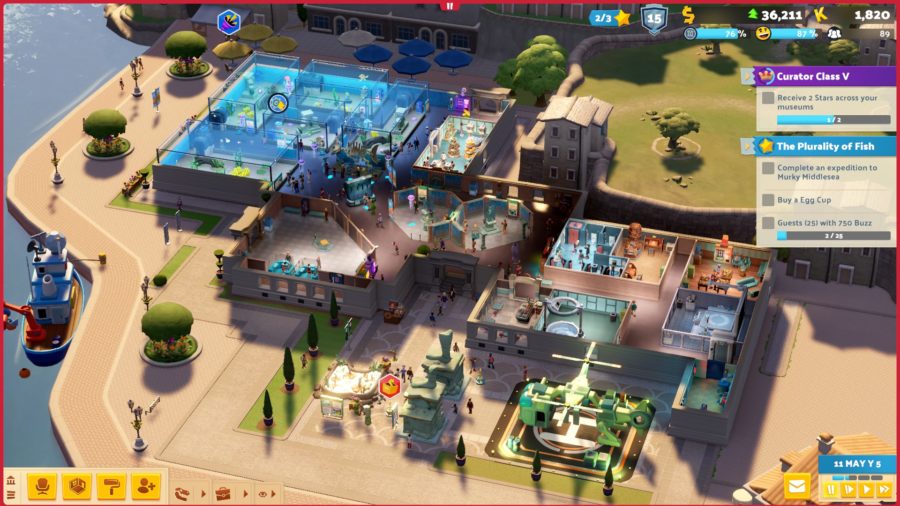This screenshot has width=900, height=506.
Task: Open the expedition helicopter menu
Action: 182,493
